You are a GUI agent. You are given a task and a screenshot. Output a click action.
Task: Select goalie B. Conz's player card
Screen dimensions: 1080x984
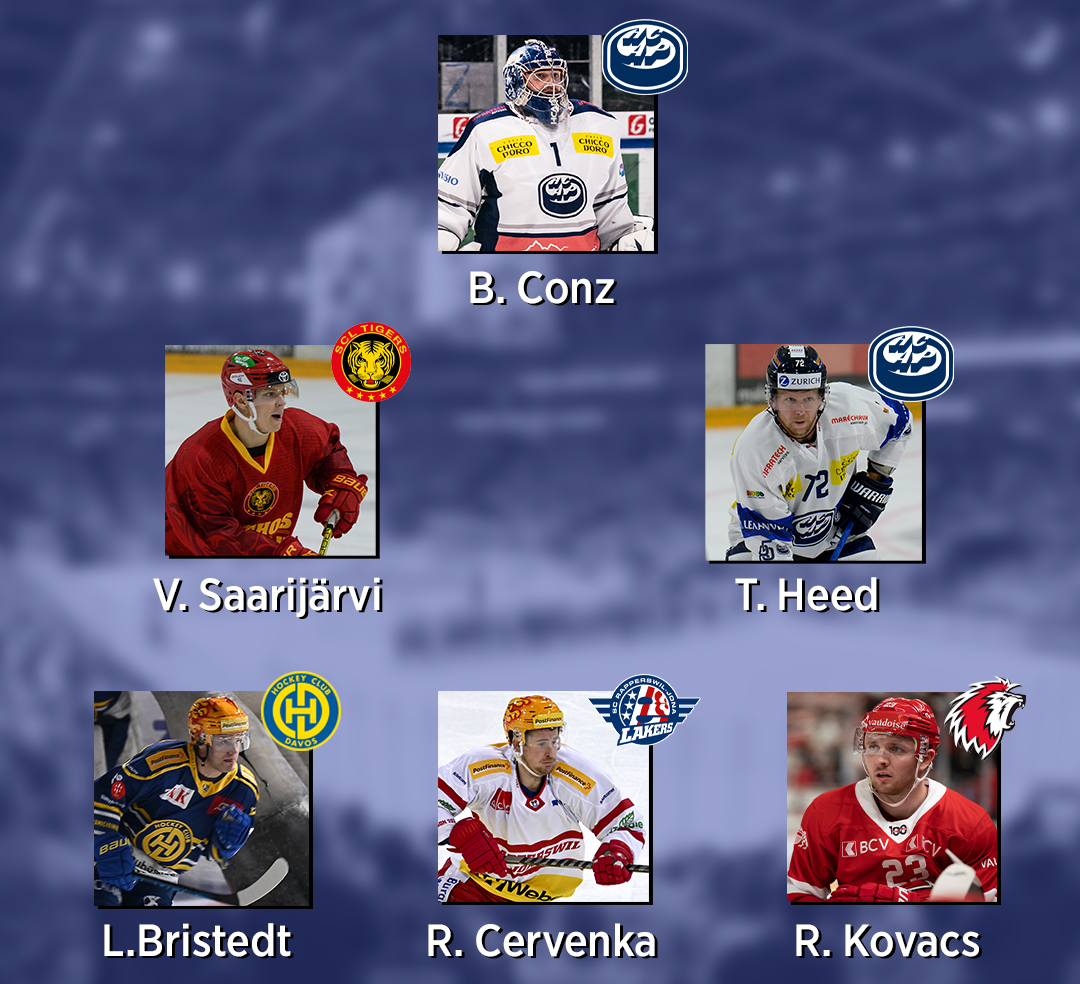pos(546,144)
